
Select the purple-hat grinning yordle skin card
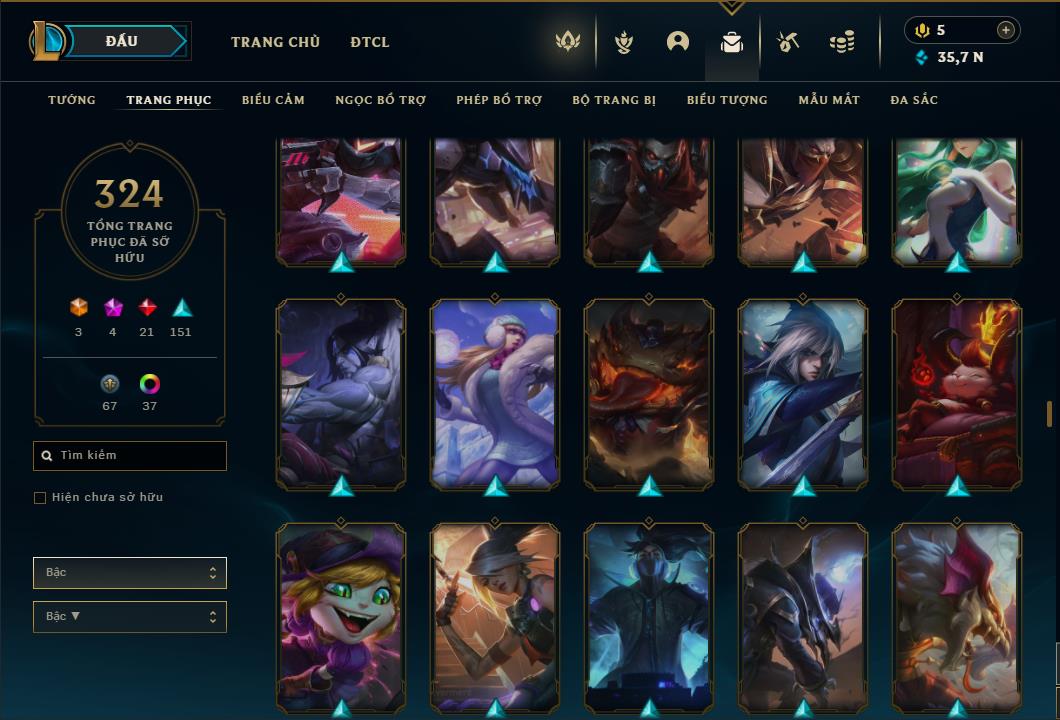coord(341,608)
